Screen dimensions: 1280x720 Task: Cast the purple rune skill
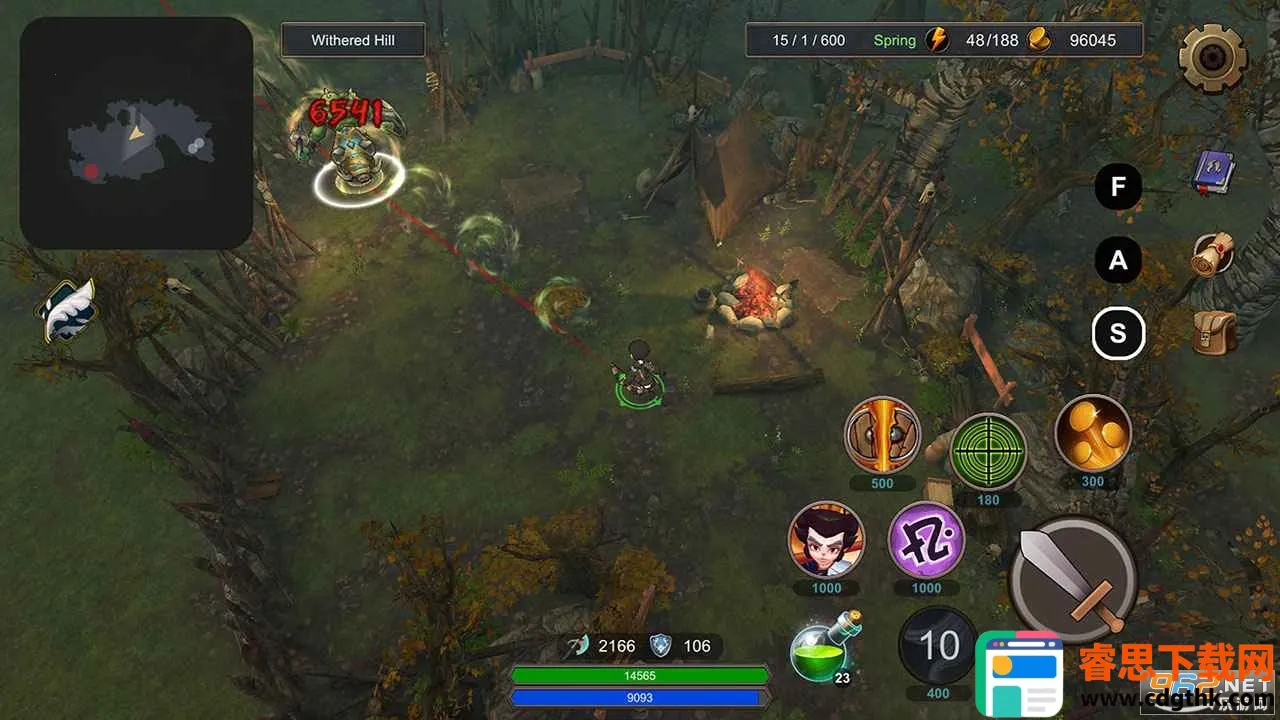point(926,540)
